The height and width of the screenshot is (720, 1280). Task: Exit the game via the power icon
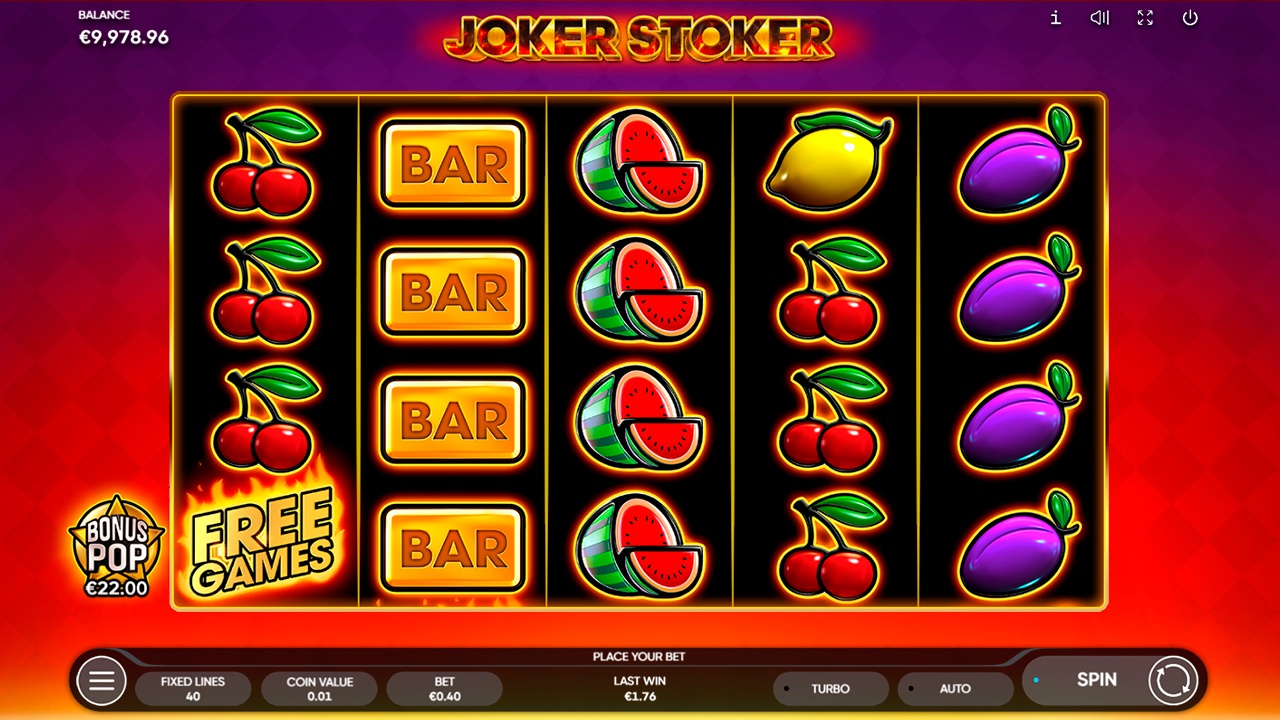1192,18
